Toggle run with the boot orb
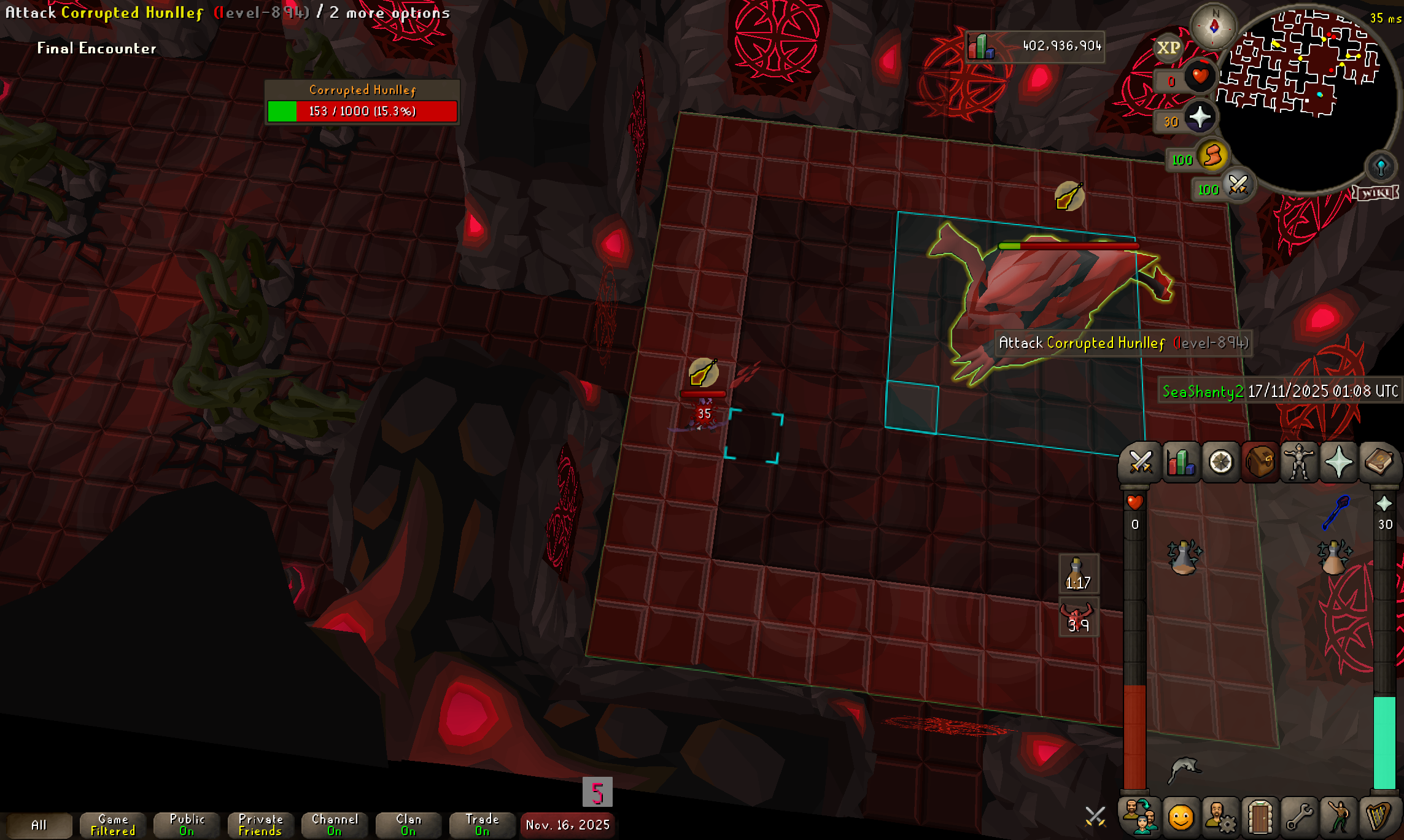Screen dimensions: 1404x840 [x=1212, y=156]
